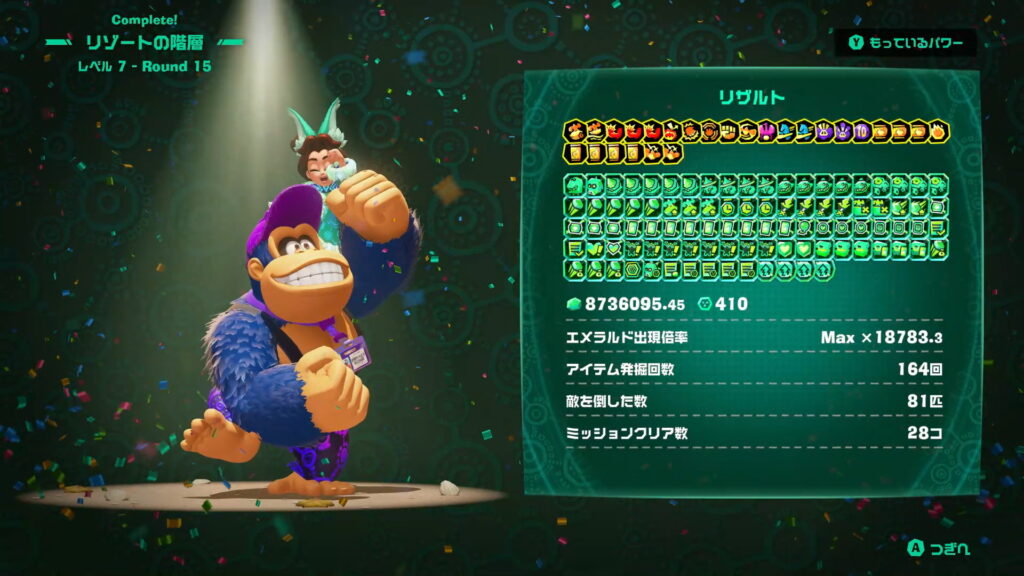Click the flame power icon

pyautogui.click(x=939, y=132)
